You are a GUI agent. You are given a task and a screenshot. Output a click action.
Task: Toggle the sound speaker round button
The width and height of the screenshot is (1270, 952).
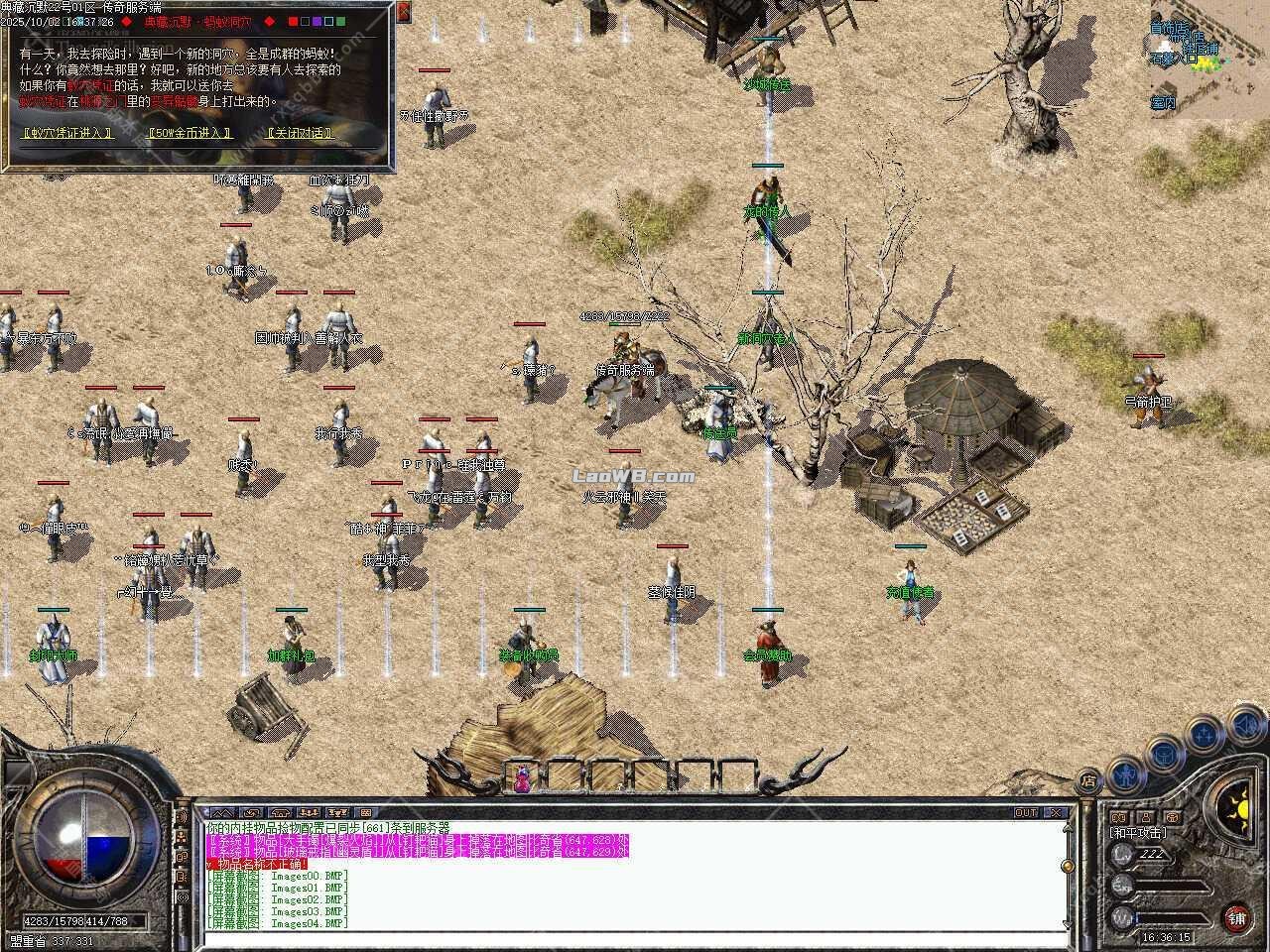pos(1246,726)
